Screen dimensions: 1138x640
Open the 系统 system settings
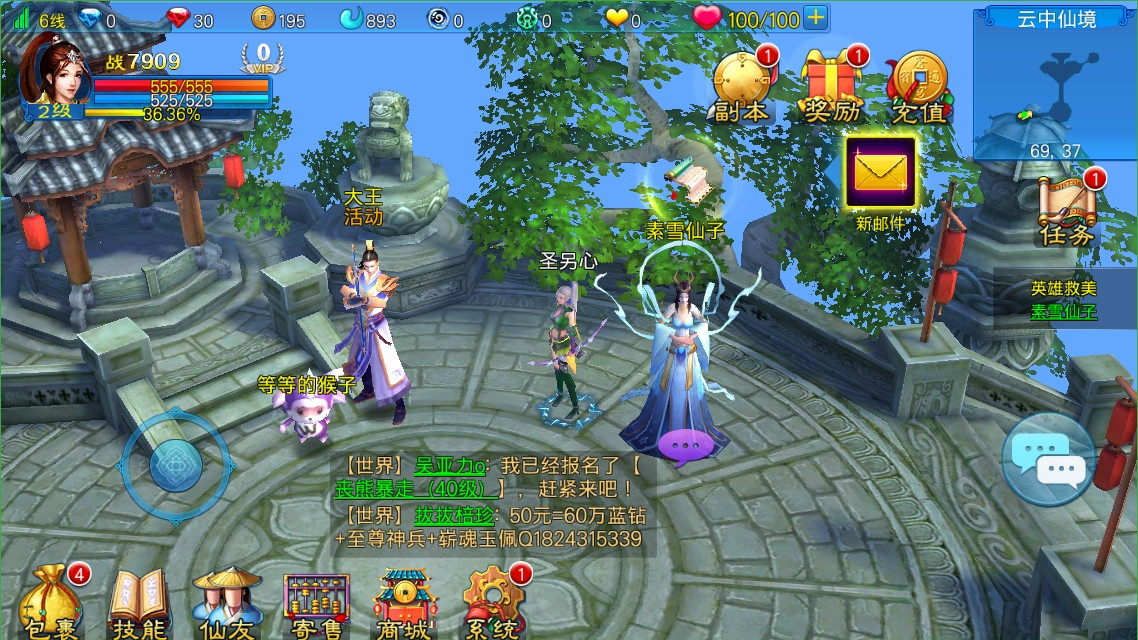coord(493,603)
